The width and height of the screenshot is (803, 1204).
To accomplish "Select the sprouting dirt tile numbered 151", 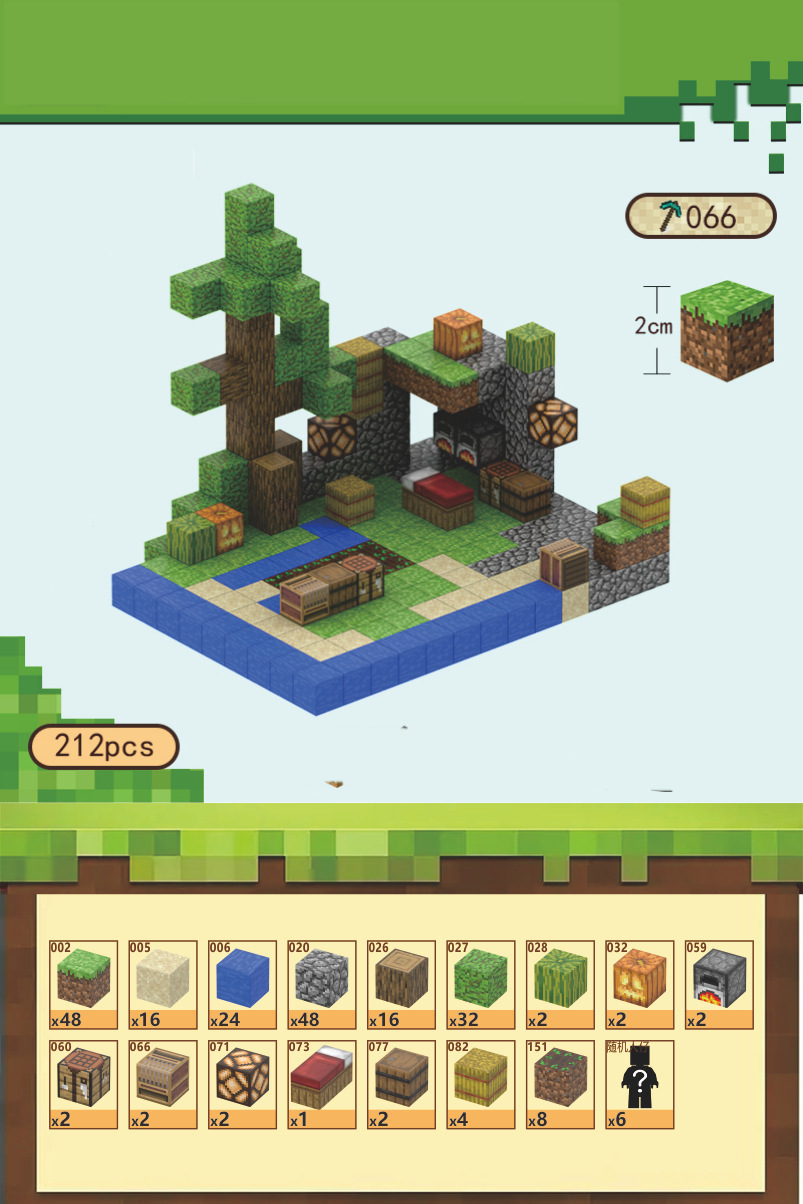I will 561,1085.
